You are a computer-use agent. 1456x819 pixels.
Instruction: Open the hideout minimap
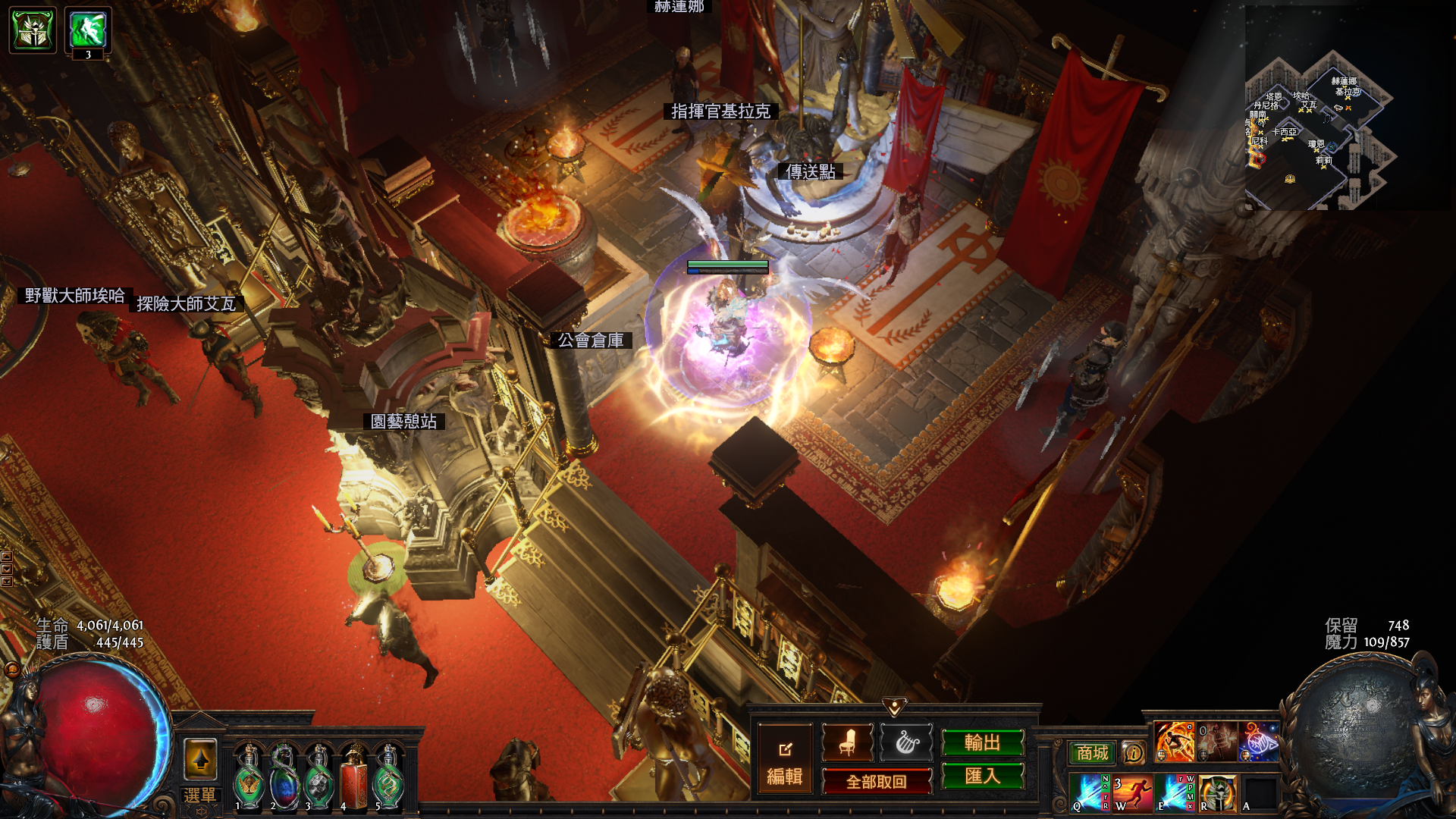1320,129
